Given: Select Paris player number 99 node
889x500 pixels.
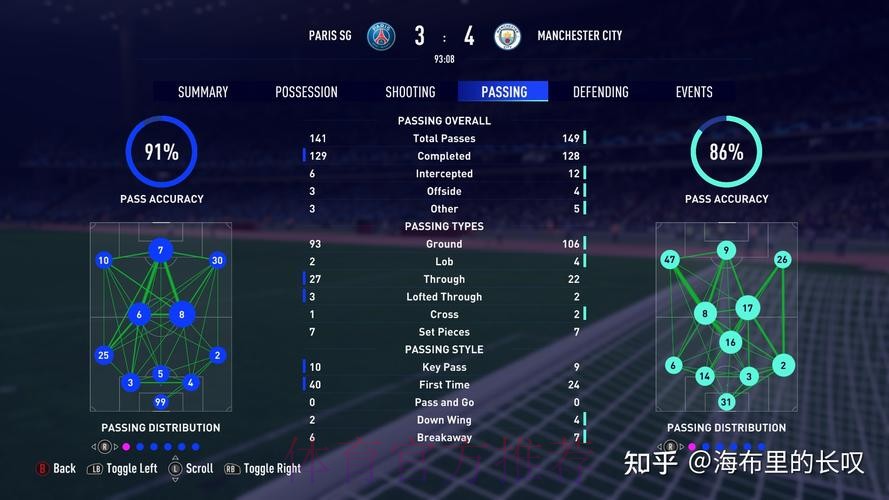Looking at the screenshot, I should (160, 402).
